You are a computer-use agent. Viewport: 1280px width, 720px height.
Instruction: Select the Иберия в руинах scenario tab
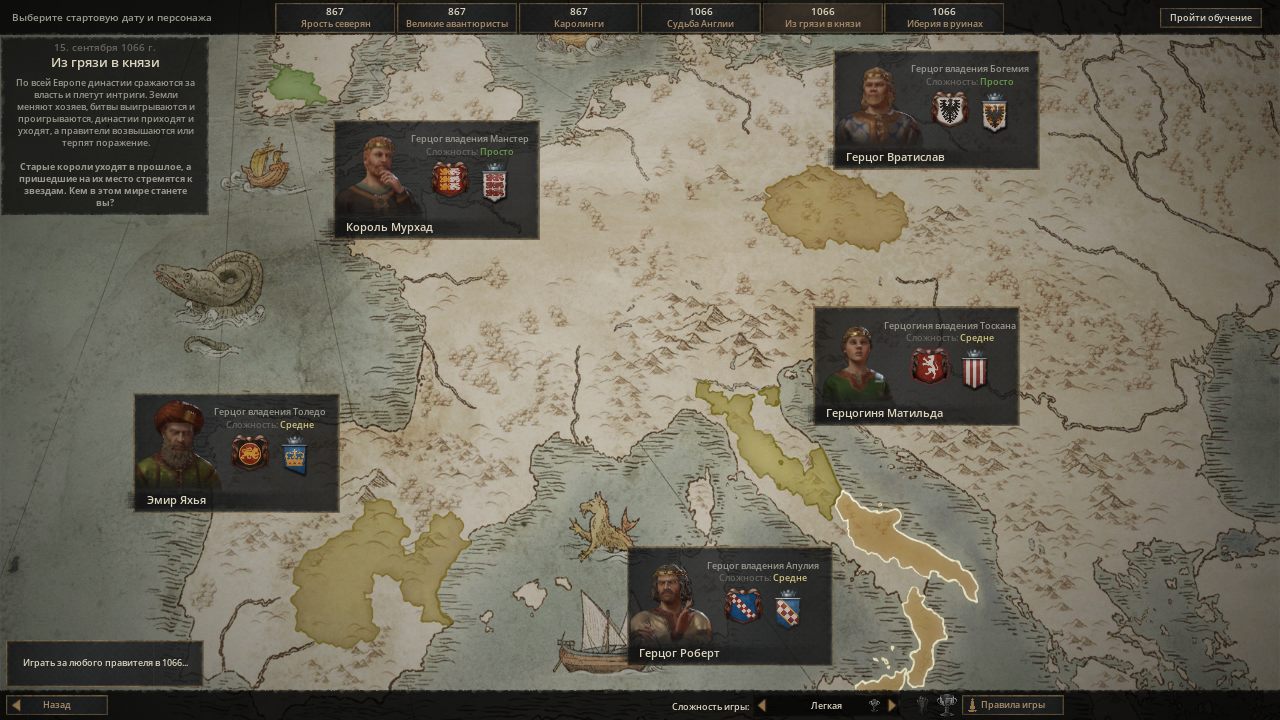point(943,17)
